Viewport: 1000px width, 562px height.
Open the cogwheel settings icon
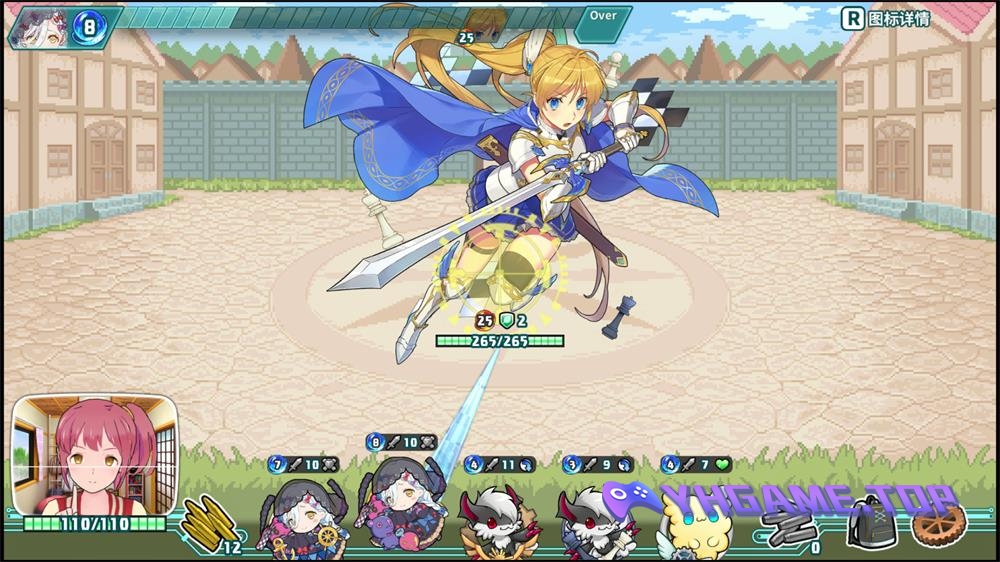coord(939,524)
